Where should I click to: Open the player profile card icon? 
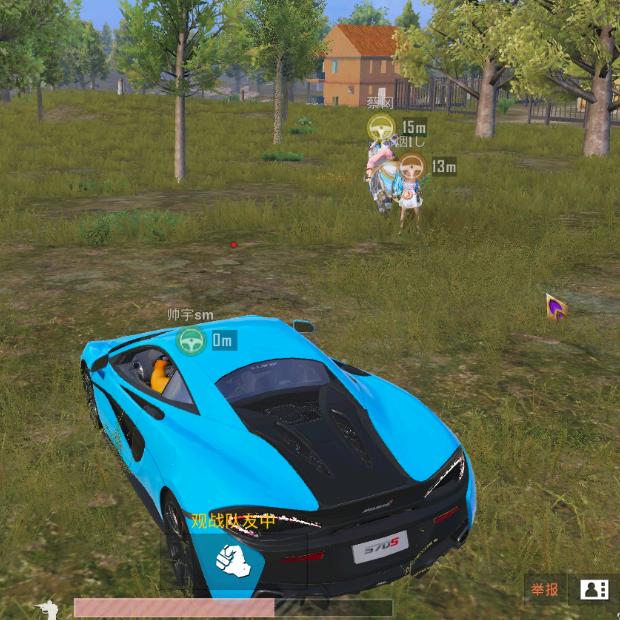tap(595, 589)
